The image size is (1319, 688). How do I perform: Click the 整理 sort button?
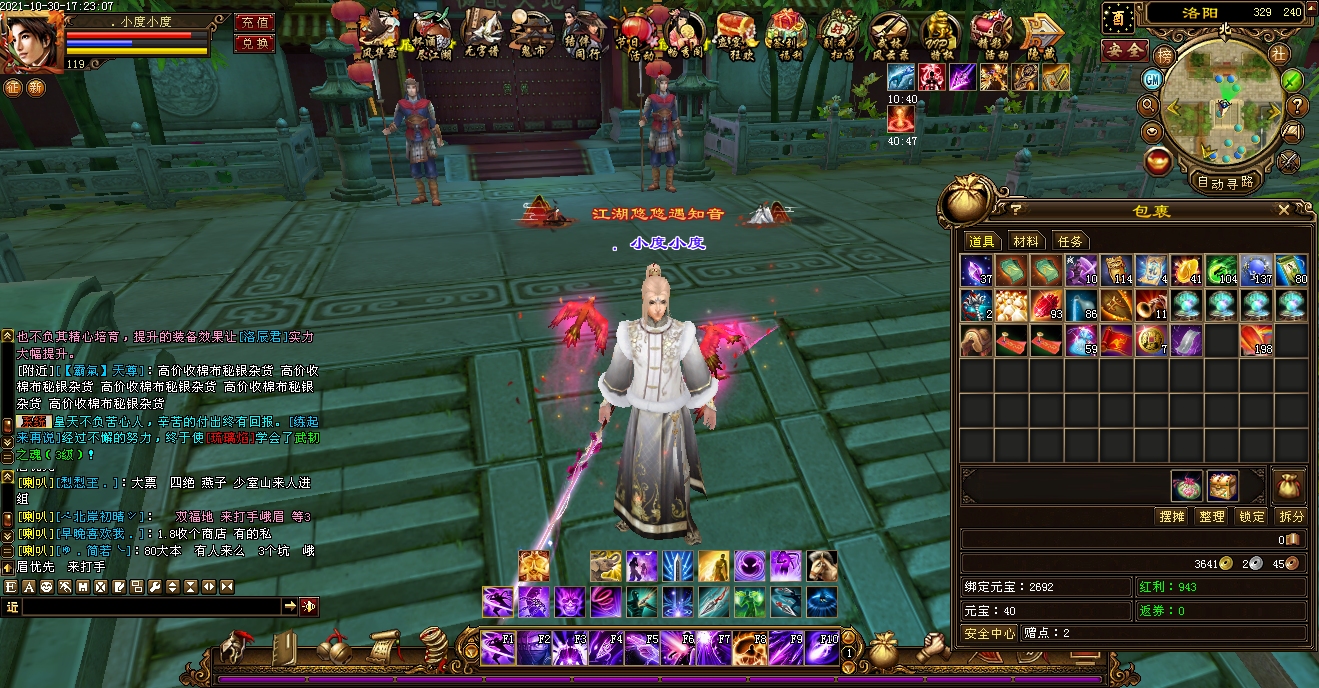pyautogui.click(x=1212, y=516)
